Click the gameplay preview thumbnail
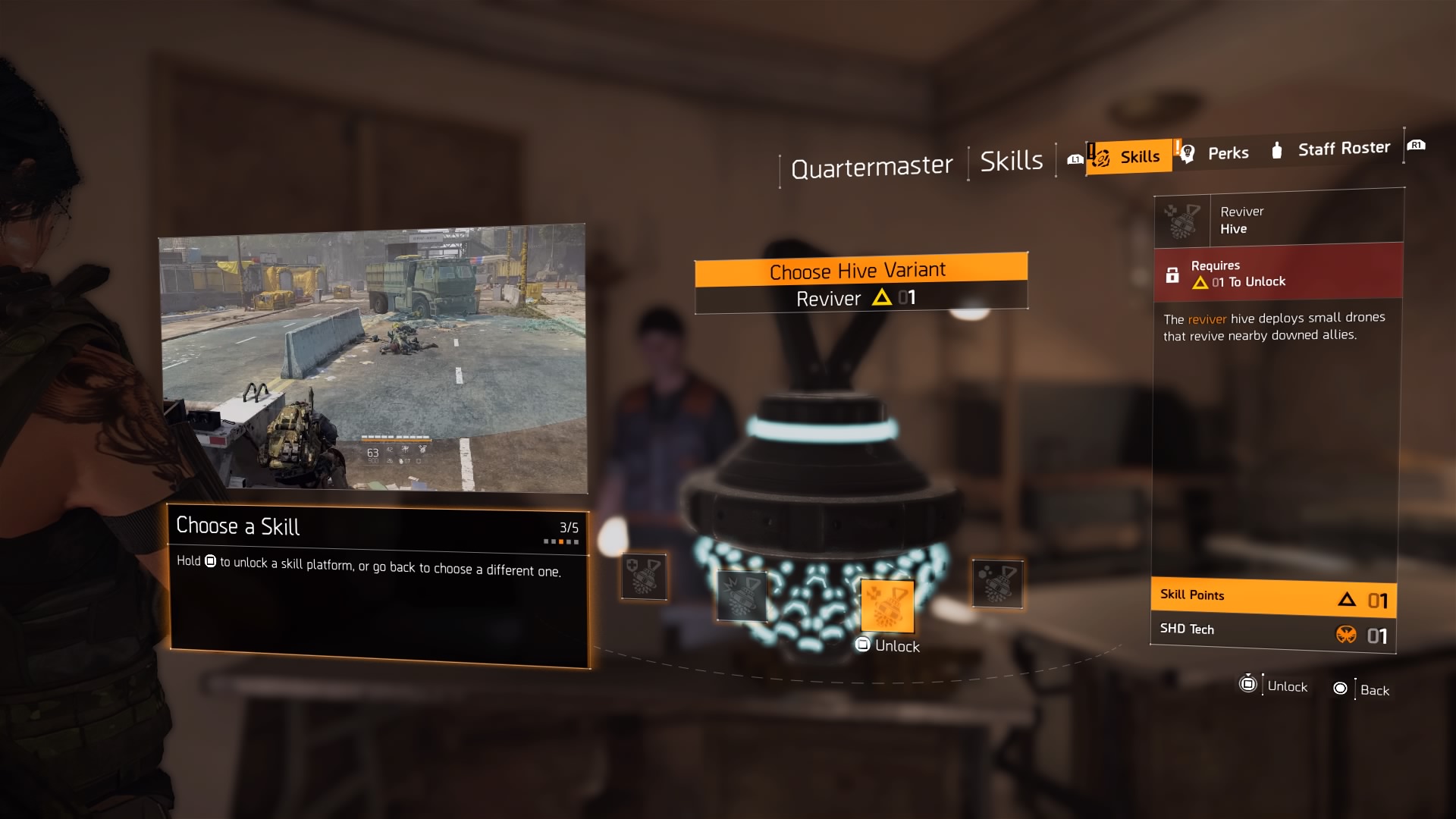1456x819 pixels. 373,360
